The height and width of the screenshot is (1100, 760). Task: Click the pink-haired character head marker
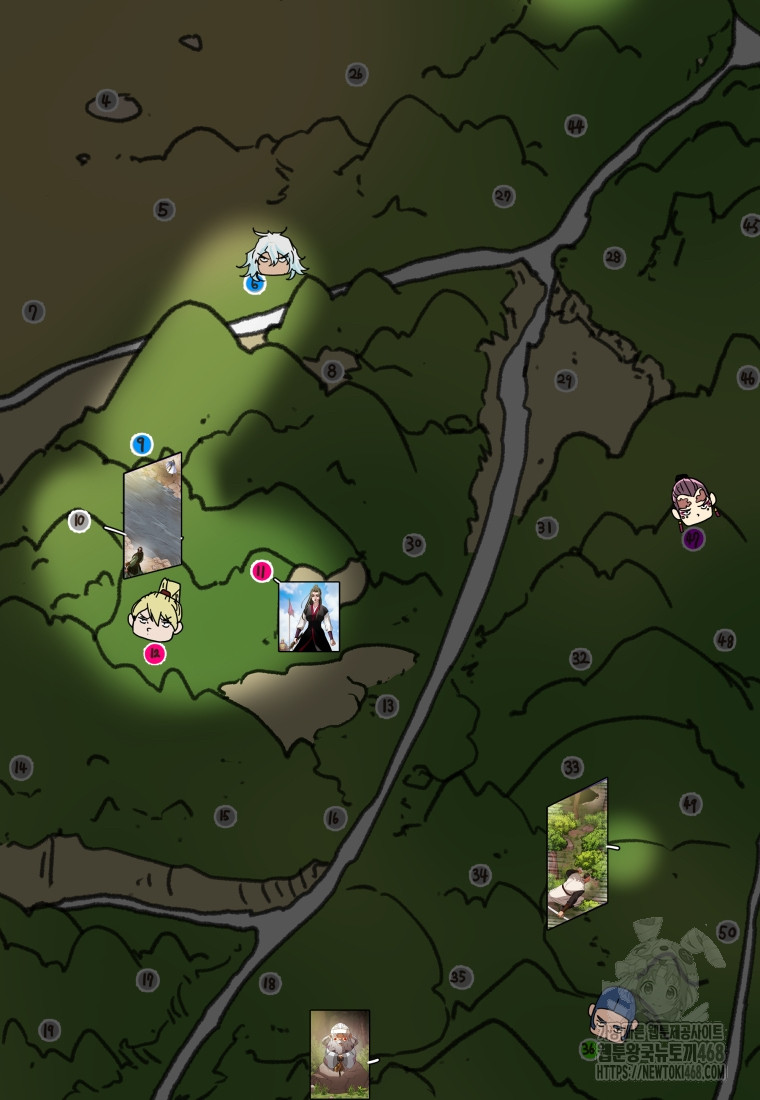coord(696,501)
